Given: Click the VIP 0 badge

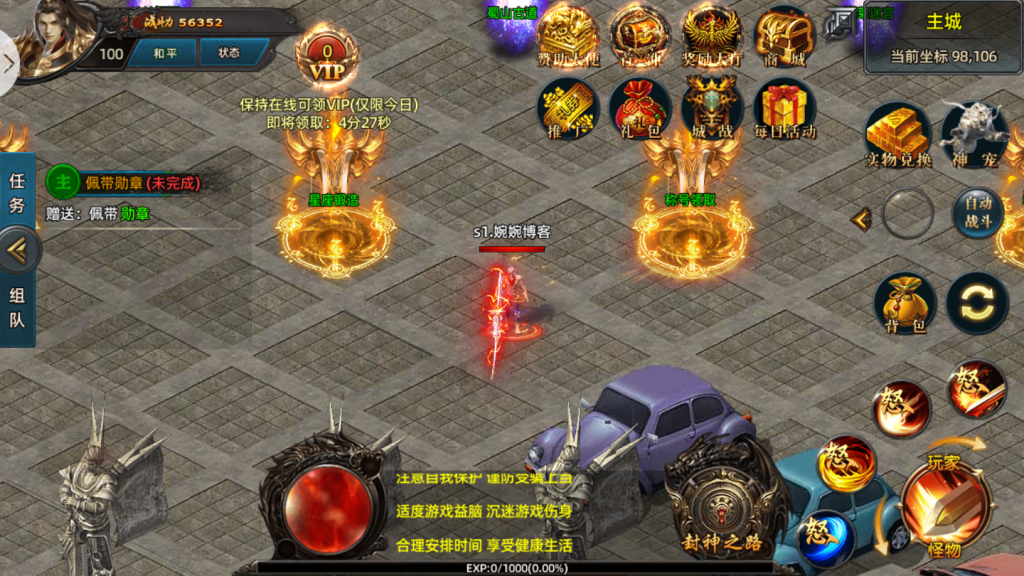Looking at the screenshot, I should (x=326, y=59).
